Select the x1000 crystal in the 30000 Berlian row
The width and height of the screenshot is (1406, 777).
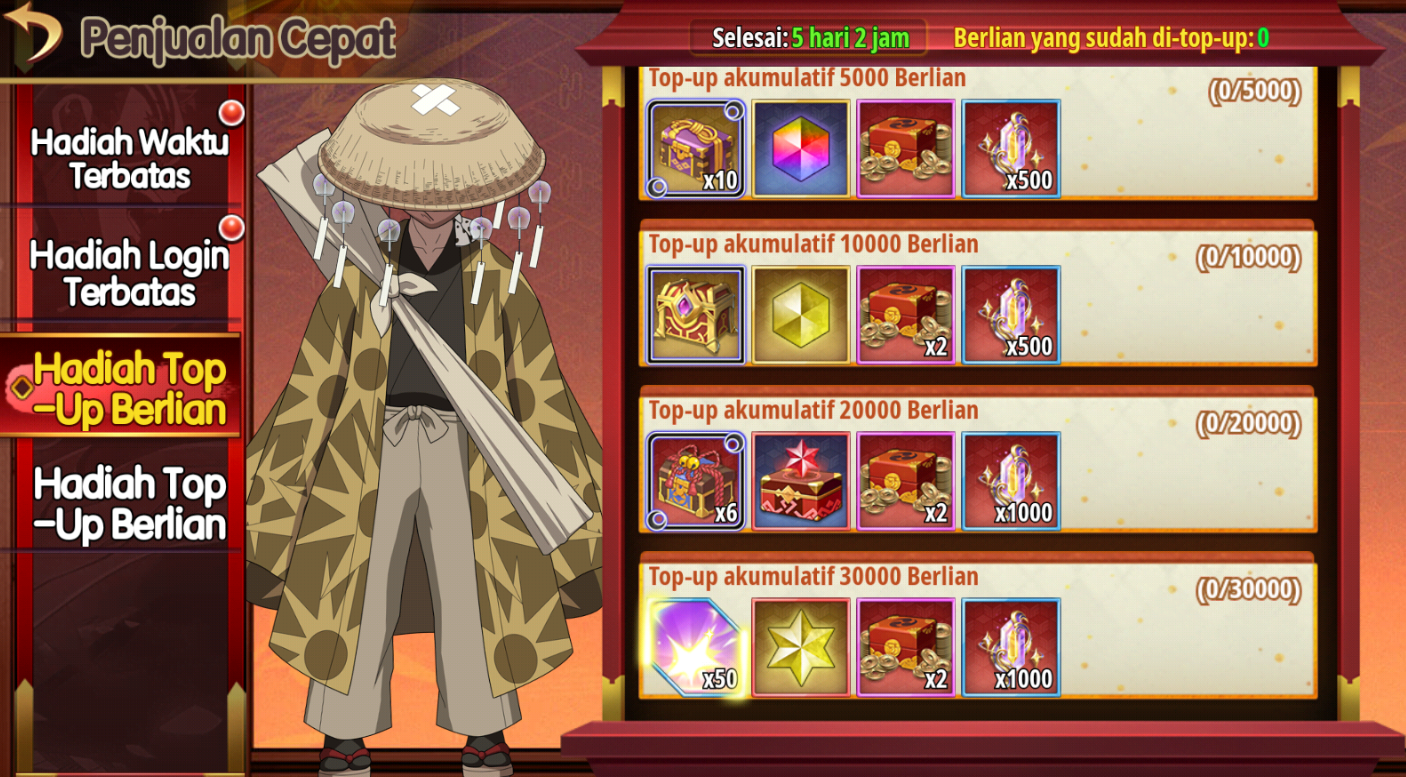(1011, 647)
